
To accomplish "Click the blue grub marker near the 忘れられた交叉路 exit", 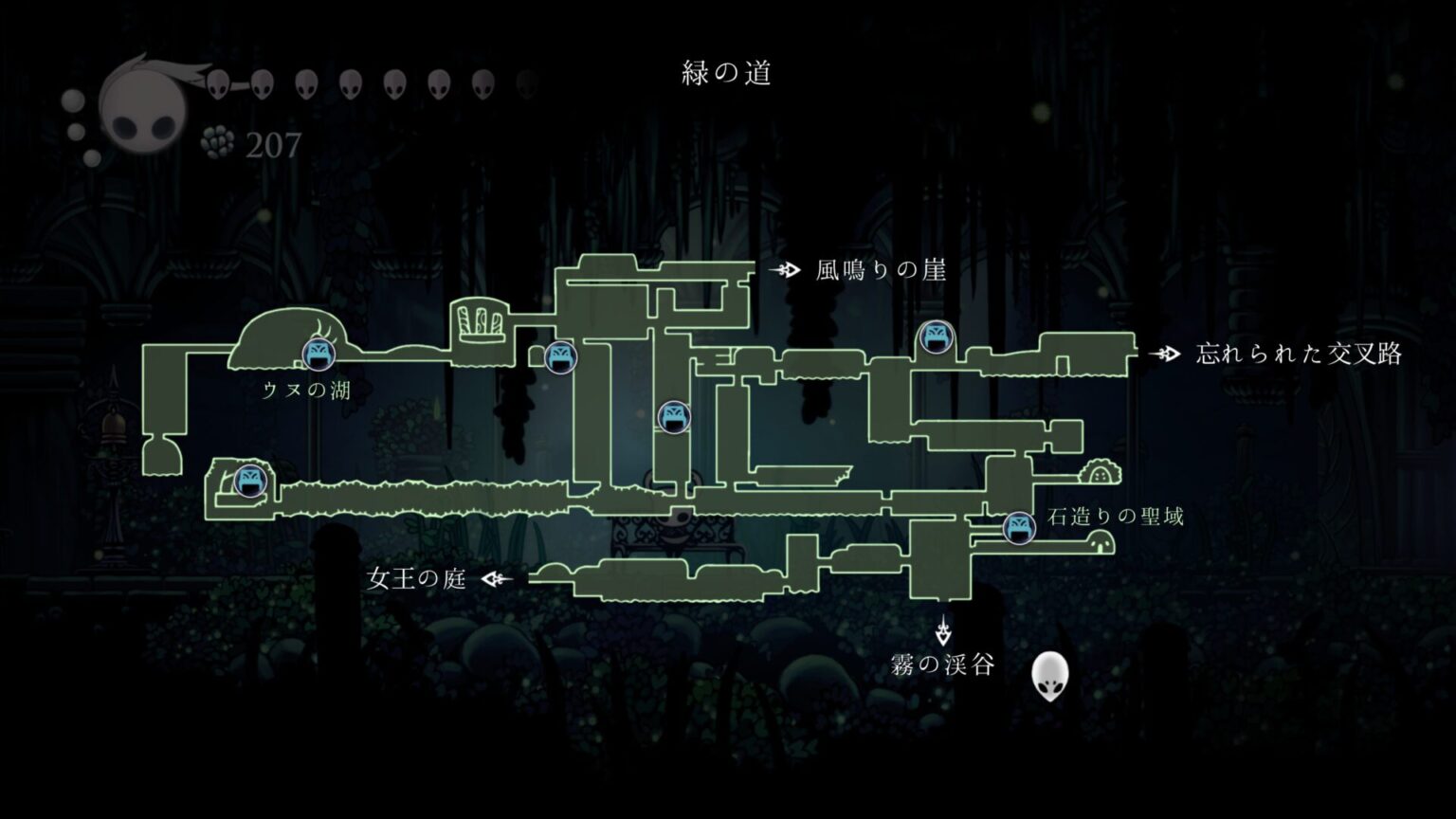I will click(x=936, y=338).
